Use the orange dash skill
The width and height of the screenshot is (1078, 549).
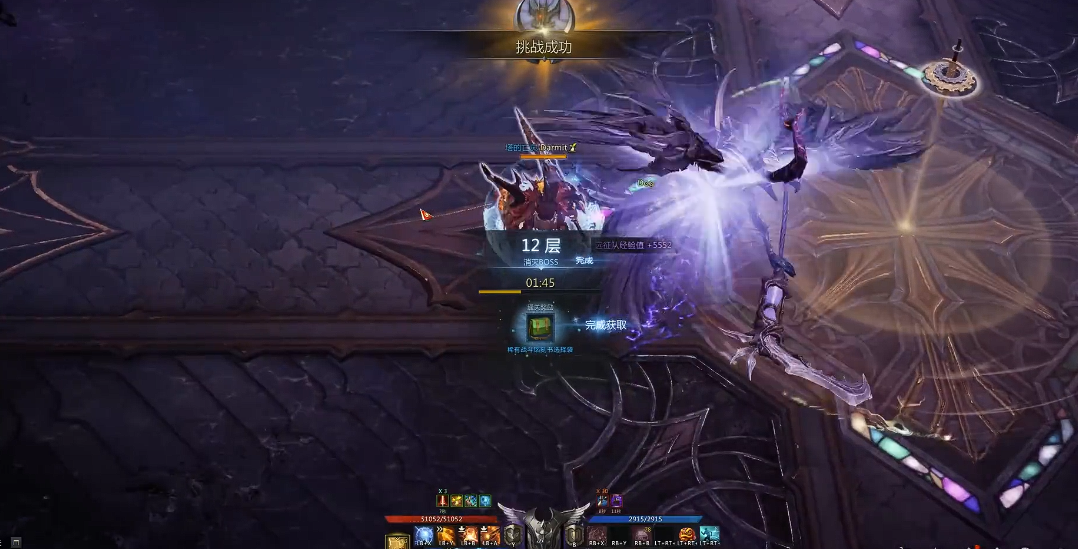tap(447, 536)
